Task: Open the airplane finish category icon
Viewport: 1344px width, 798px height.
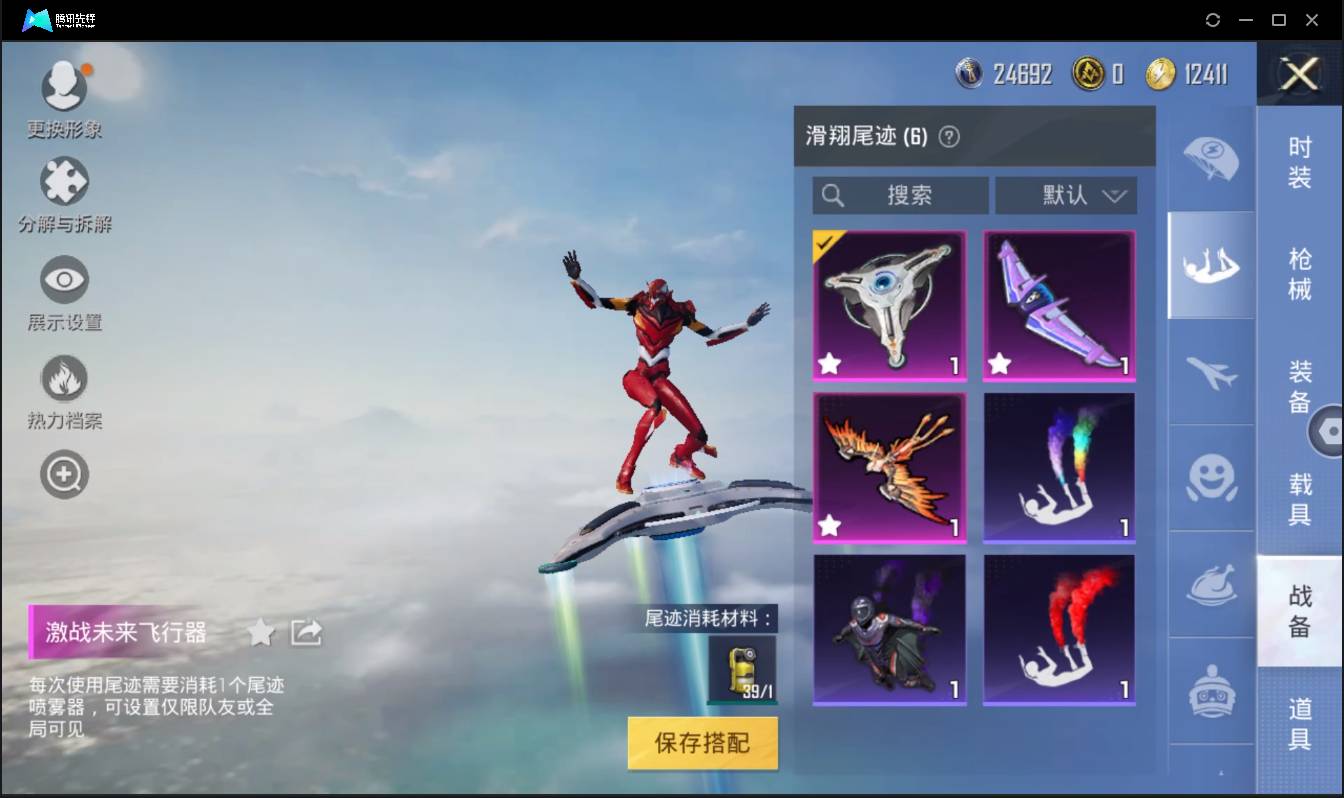Action: (1211, 372)
